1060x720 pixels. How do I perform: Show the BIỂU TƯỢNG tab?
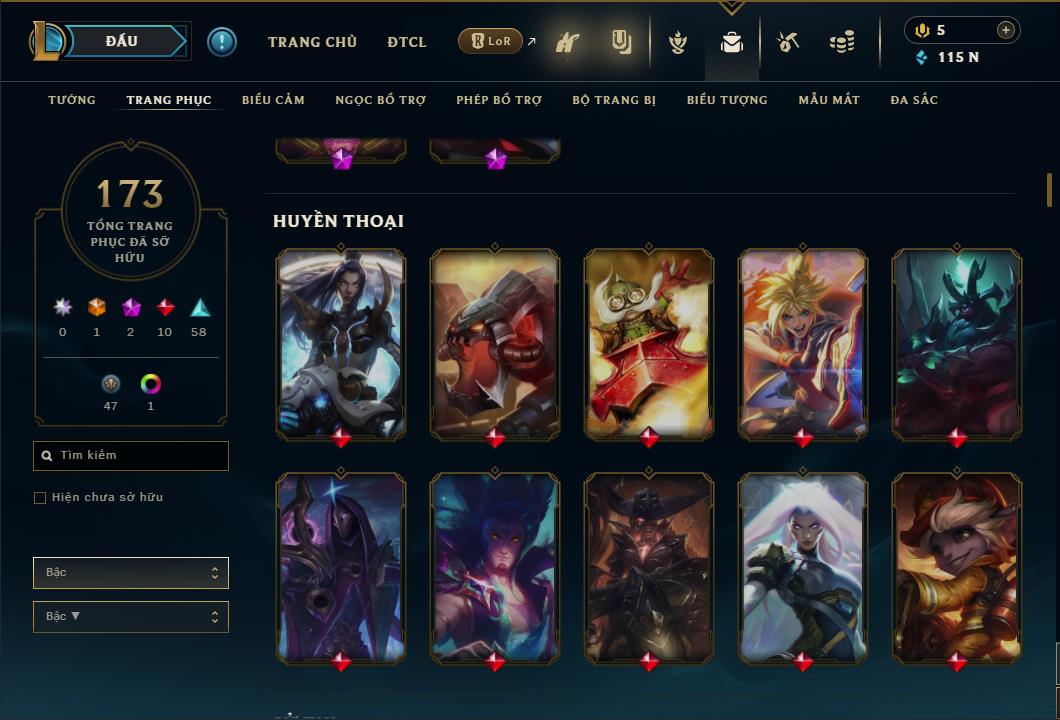[727, 100]
